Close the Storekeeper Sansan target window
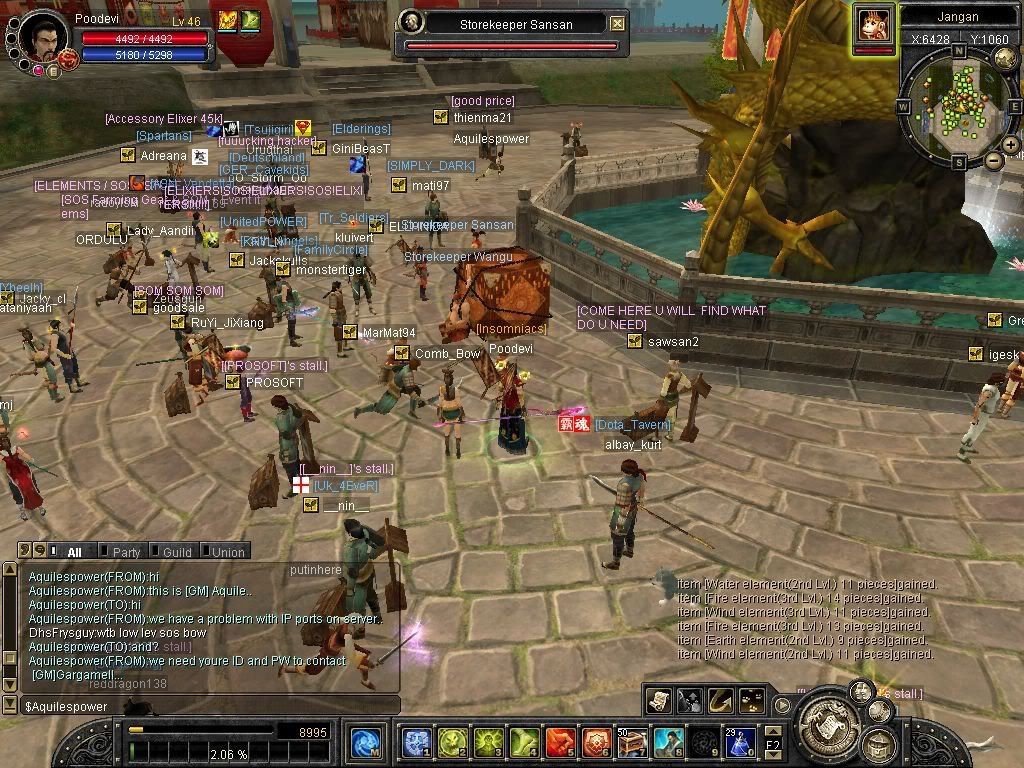Image resolution: width=1024 pixels, height=768 pixels. (x=618, y=23)
